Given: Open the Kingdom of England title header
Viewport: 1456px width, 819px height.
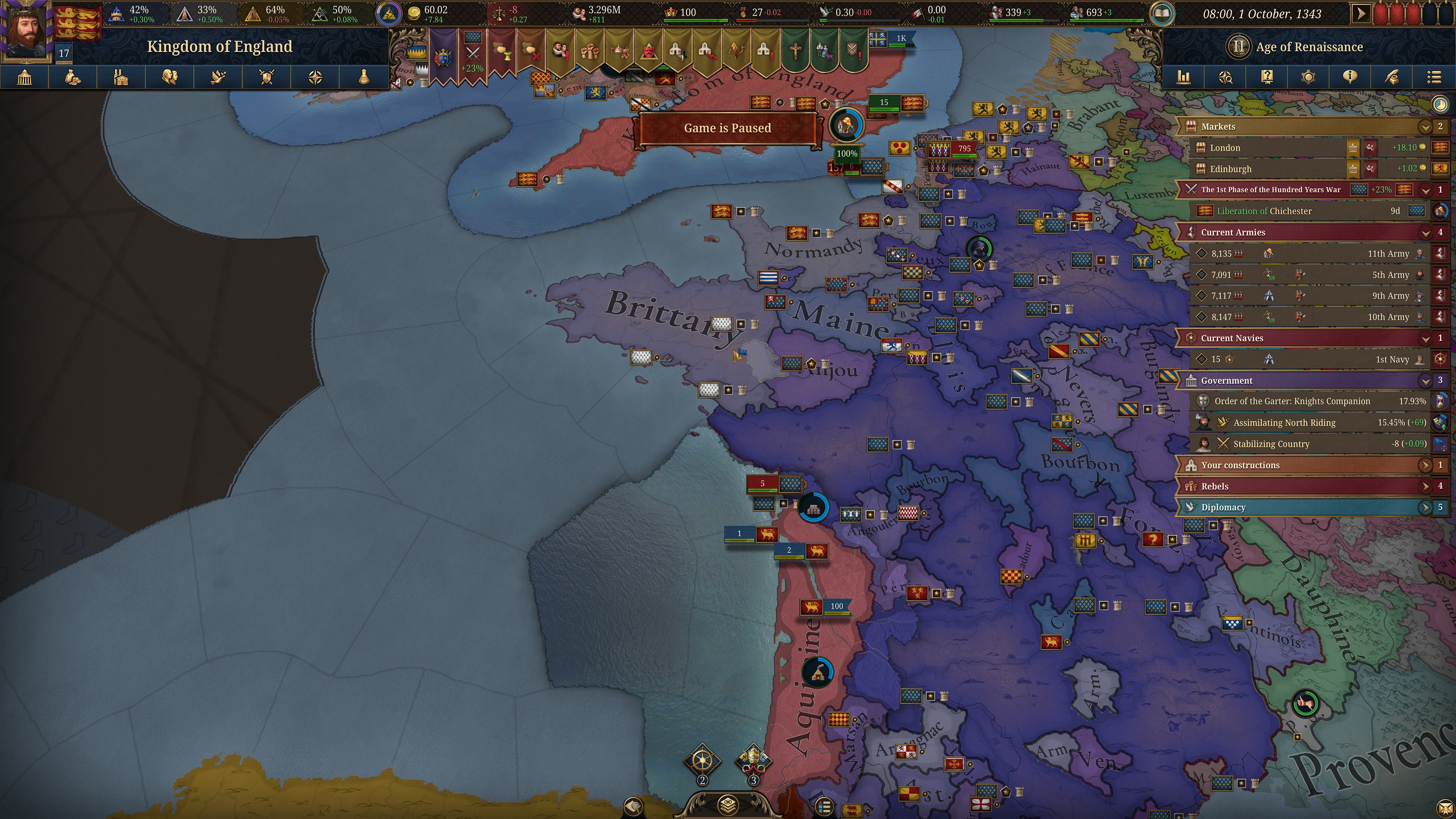Looking at the screenshot, I should coord(220,47).
